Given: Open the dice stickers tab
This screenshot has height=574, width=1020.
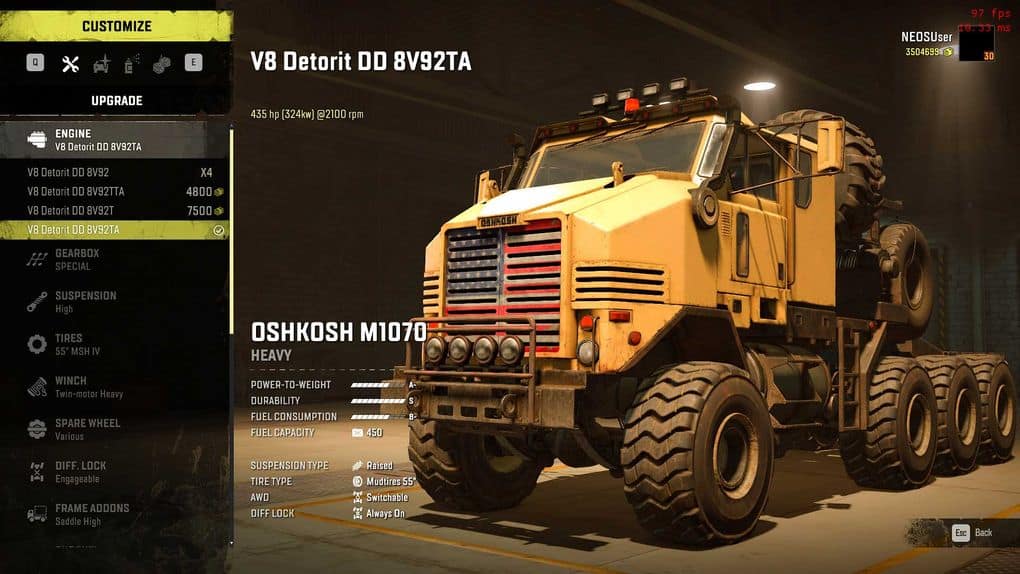Looking at the screenshot, I should tap(161, 64).
